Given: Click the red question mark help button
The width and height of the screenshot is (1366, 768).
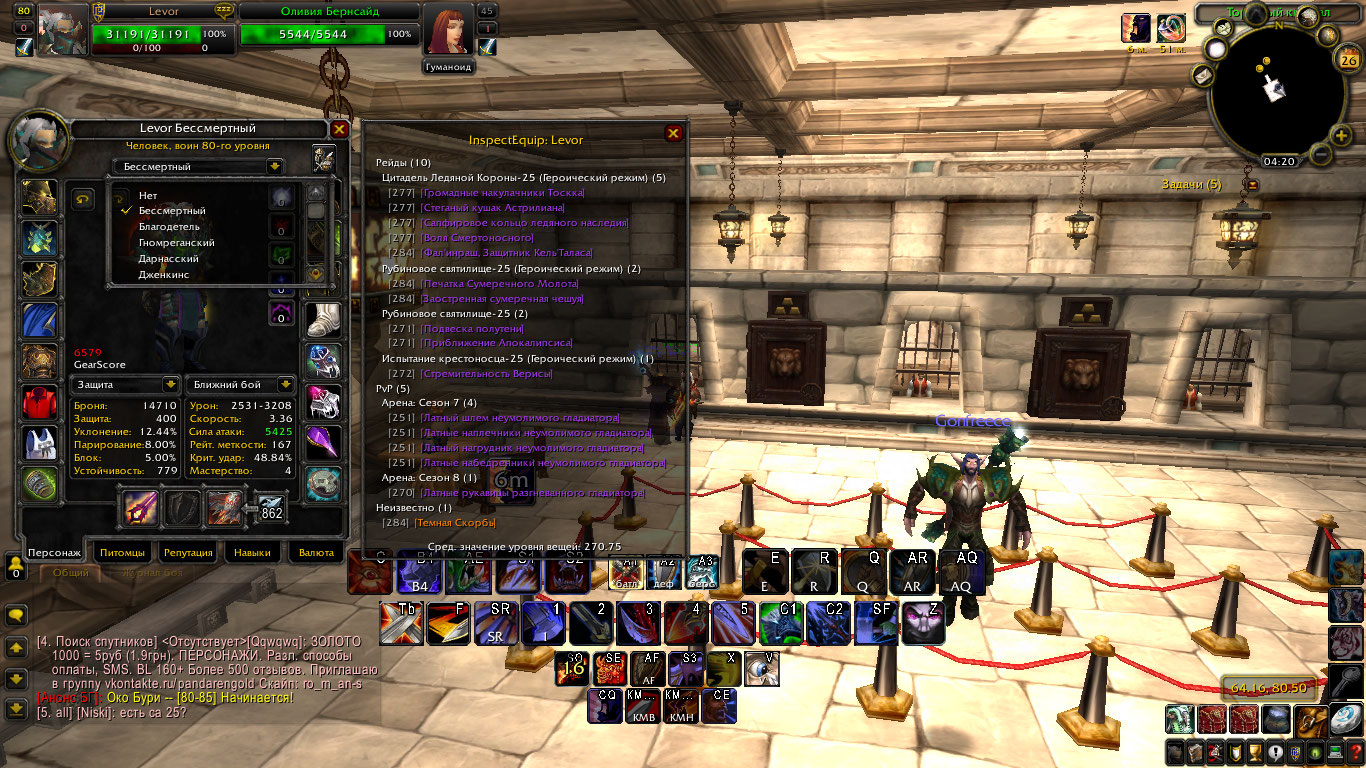Looking at the screenshot, I should pyautogui.click(x=1355, y=752).
